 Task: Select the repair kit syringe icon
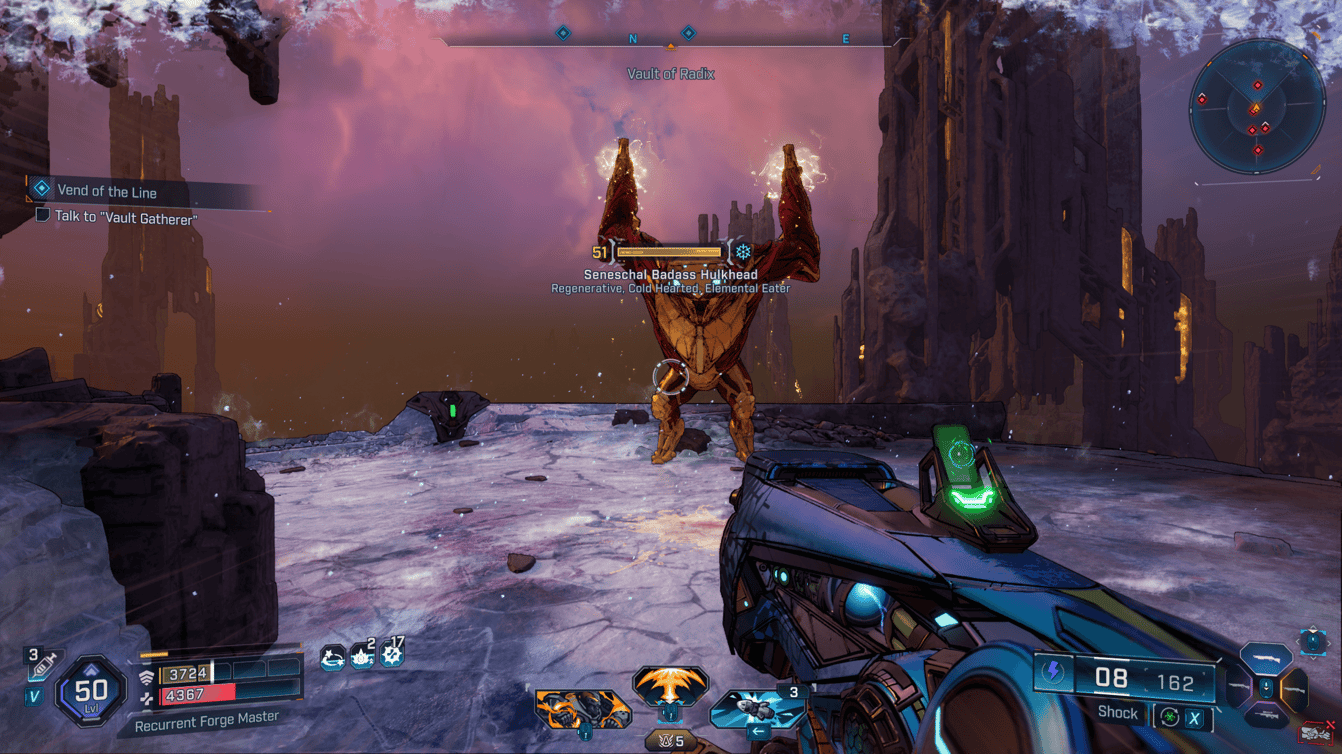(42, 664)
